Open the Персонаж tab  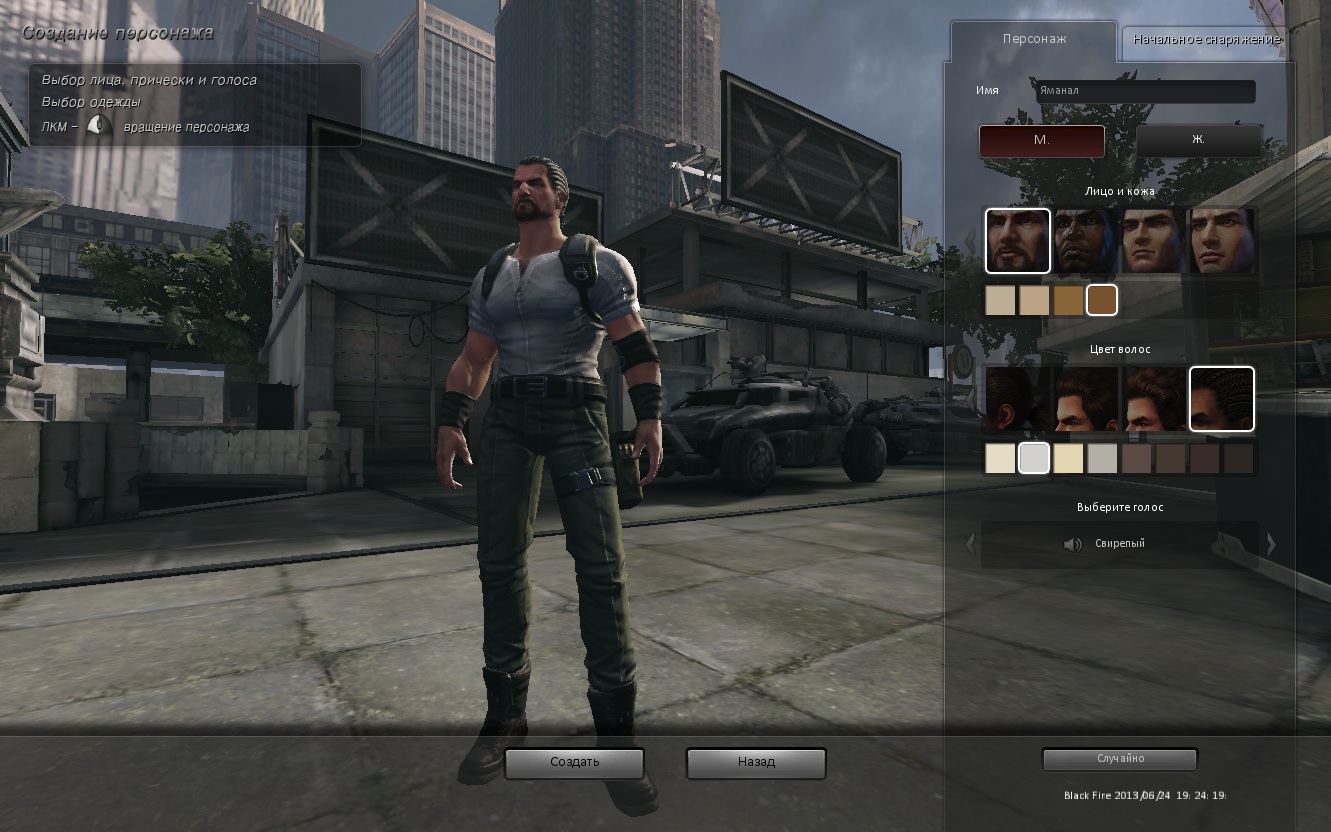tap(1034, 40)
